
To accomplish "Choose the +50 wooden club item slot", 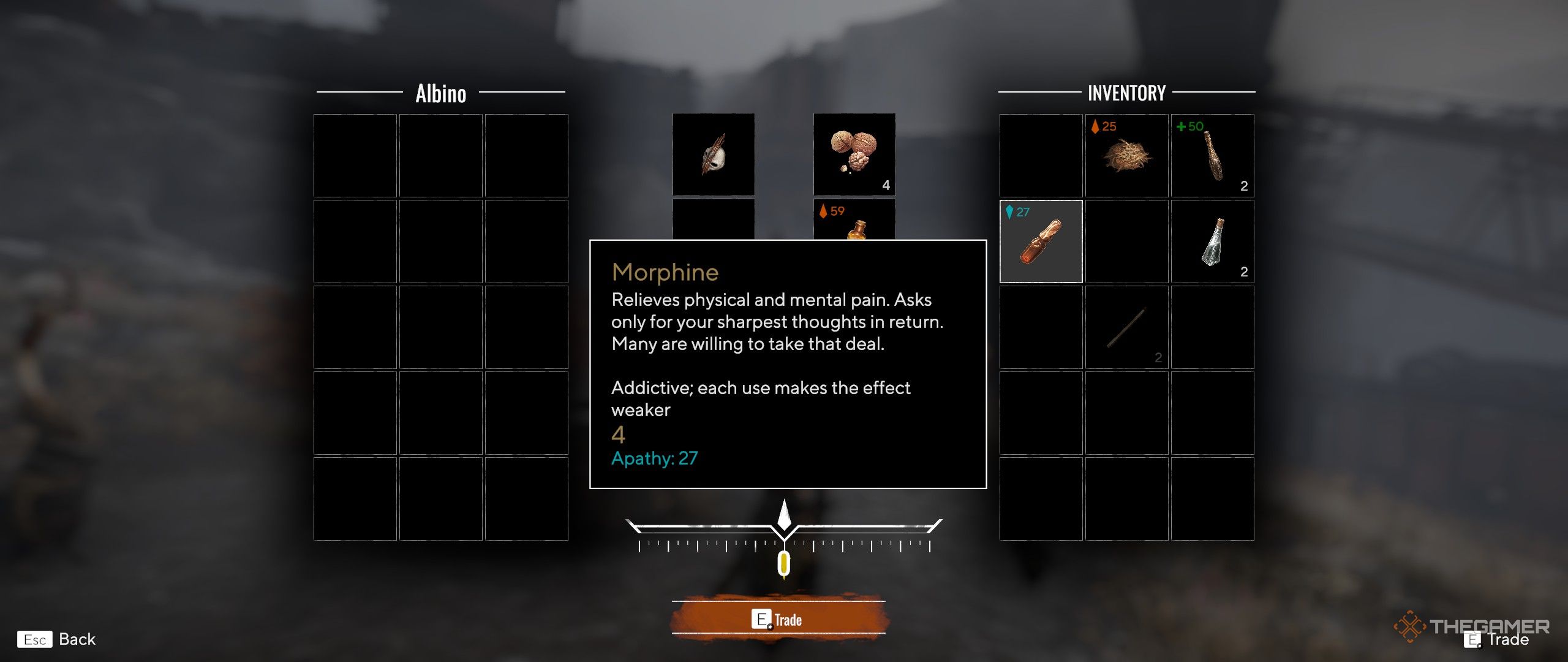I will click(x=1212, y=156).
